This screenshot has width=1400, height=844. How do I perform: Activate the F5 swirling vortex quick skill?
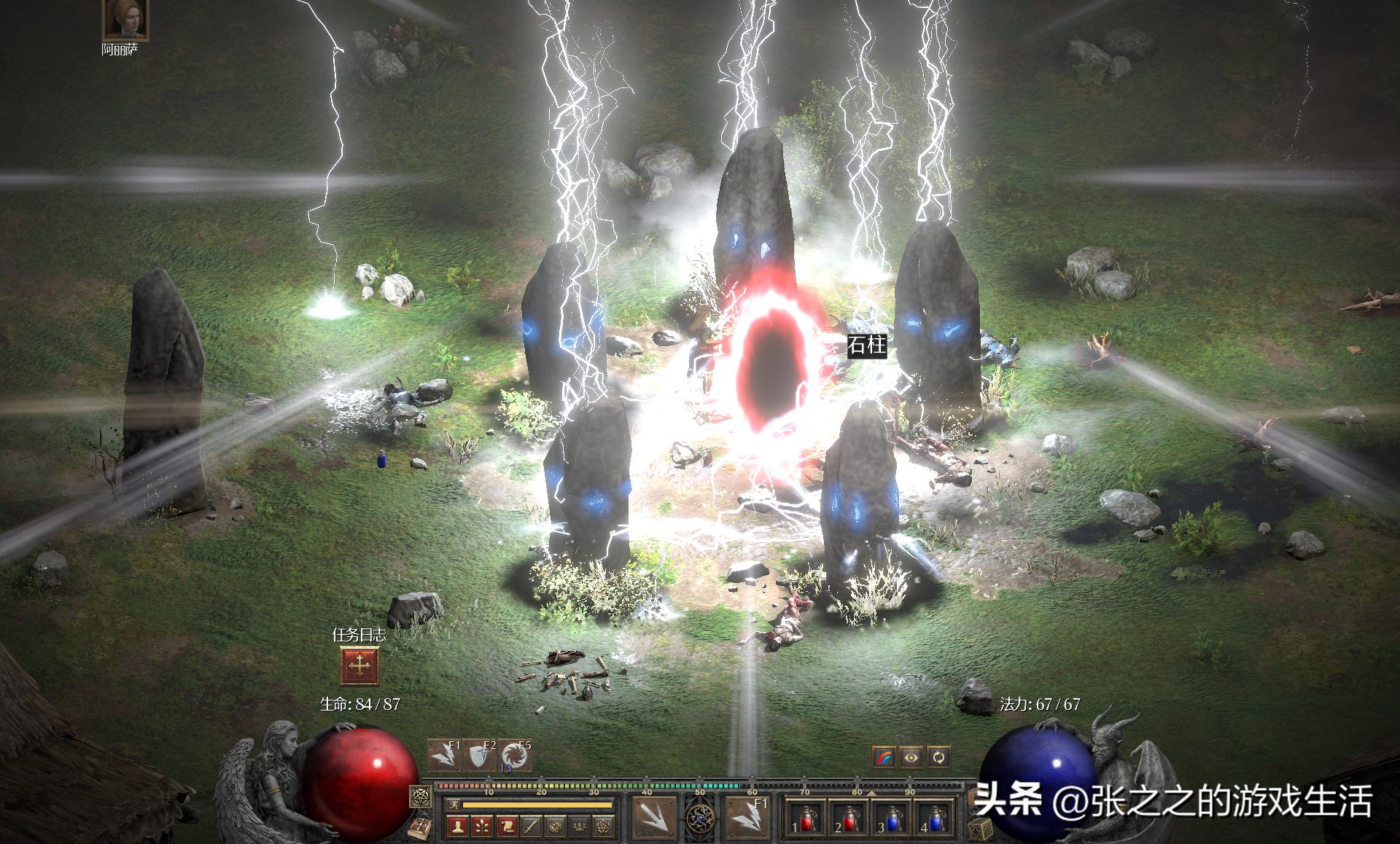coord(515,757)
